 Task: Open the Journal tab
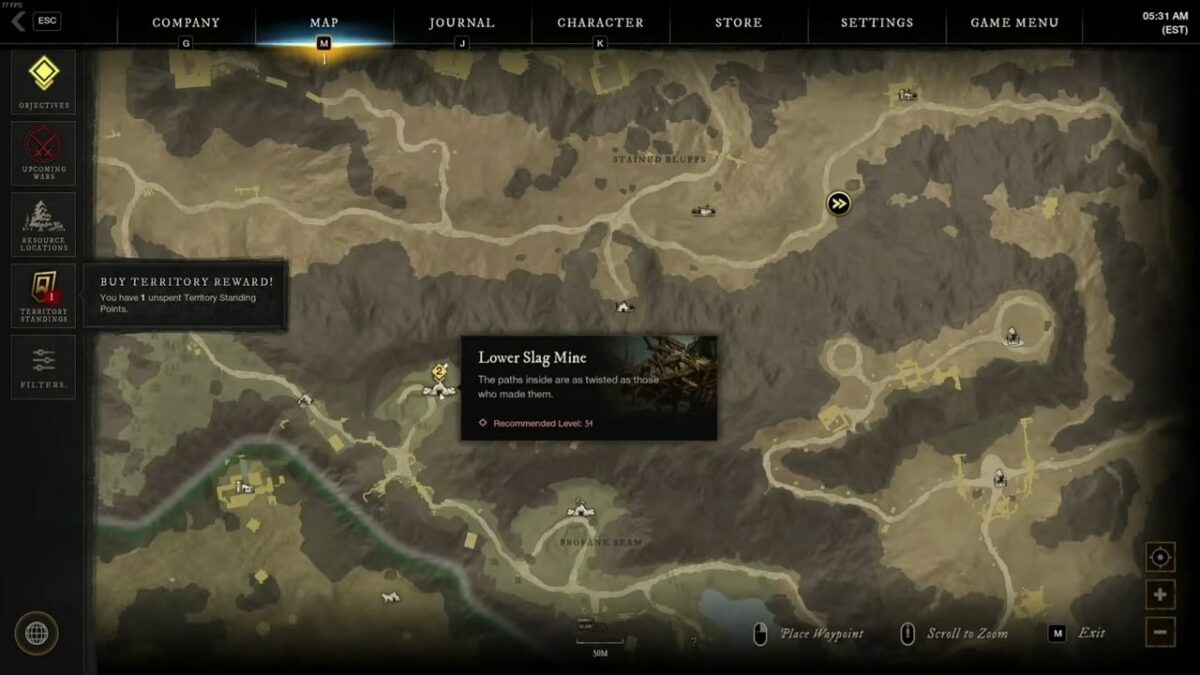(x=462, y=22)
